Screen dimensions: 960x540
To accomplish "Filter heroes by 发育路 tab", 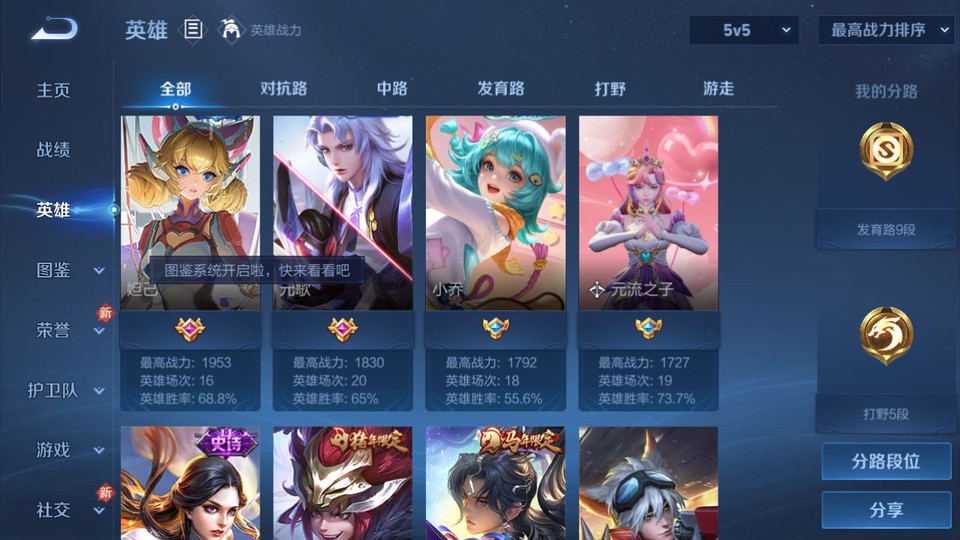I will pos(501,89).
